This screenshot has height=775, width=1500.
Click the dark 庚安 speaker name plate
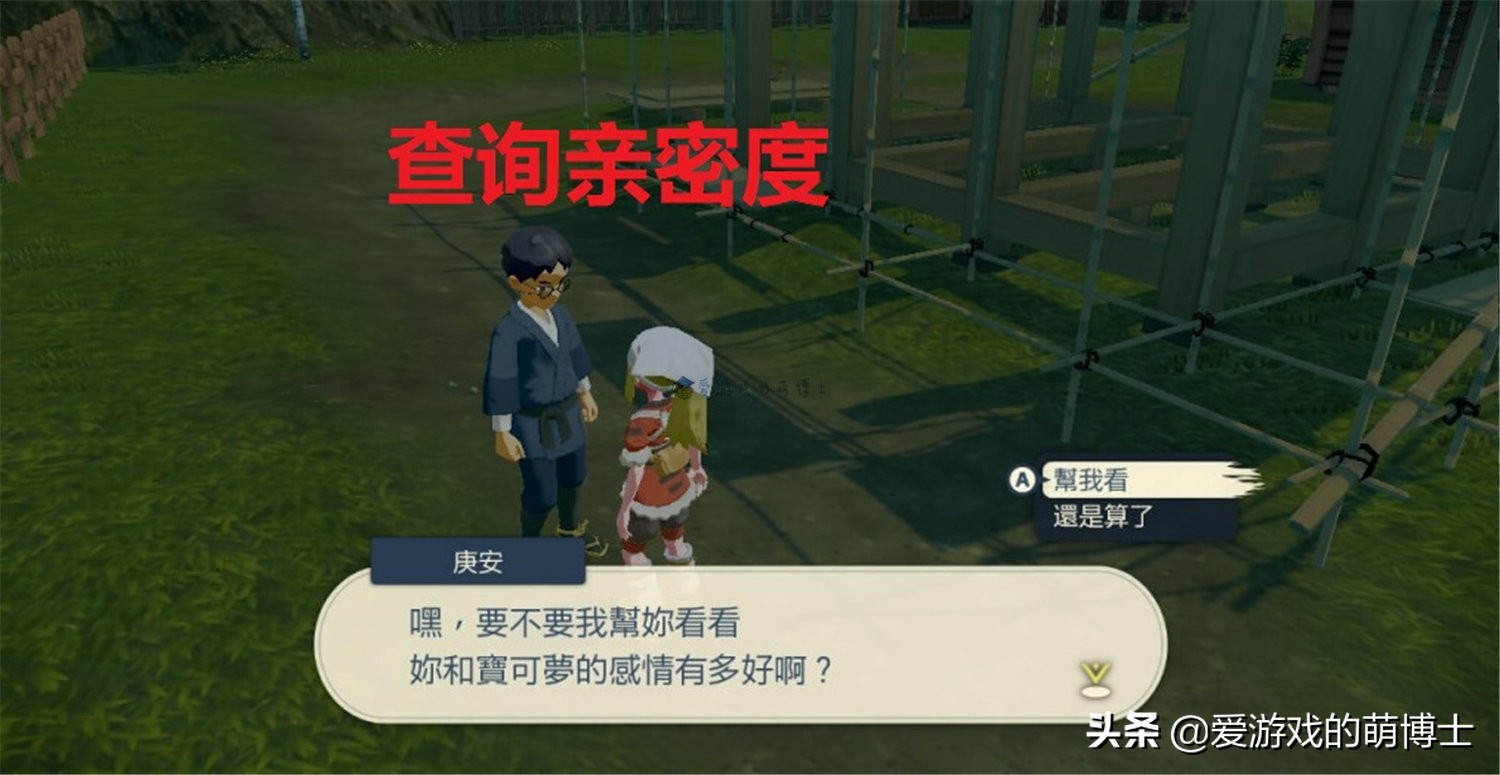478,561
